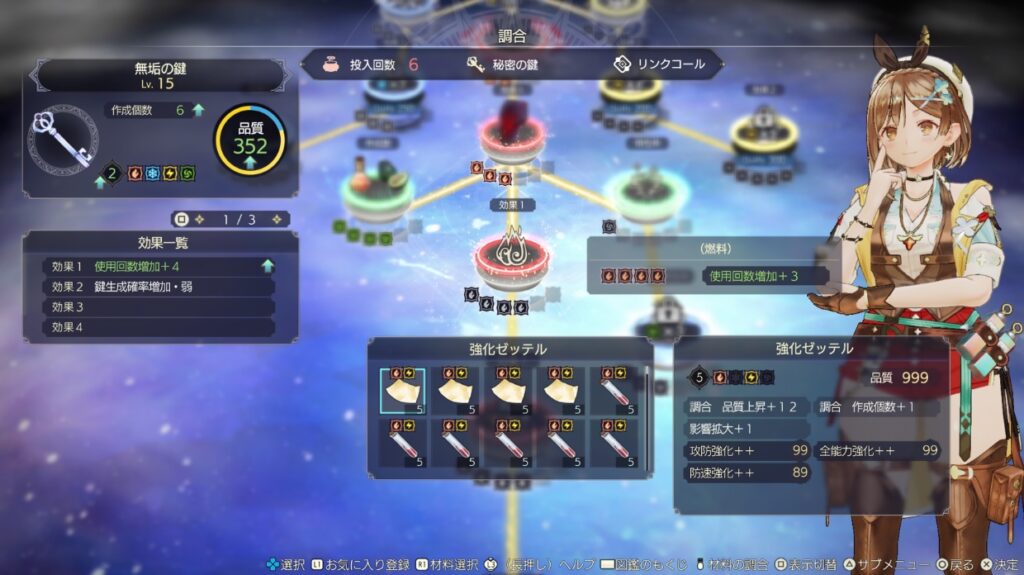Activate リンクコール in the top bar
The image size is (1024, 575).
pyautogui.click(x=660, y=65)
